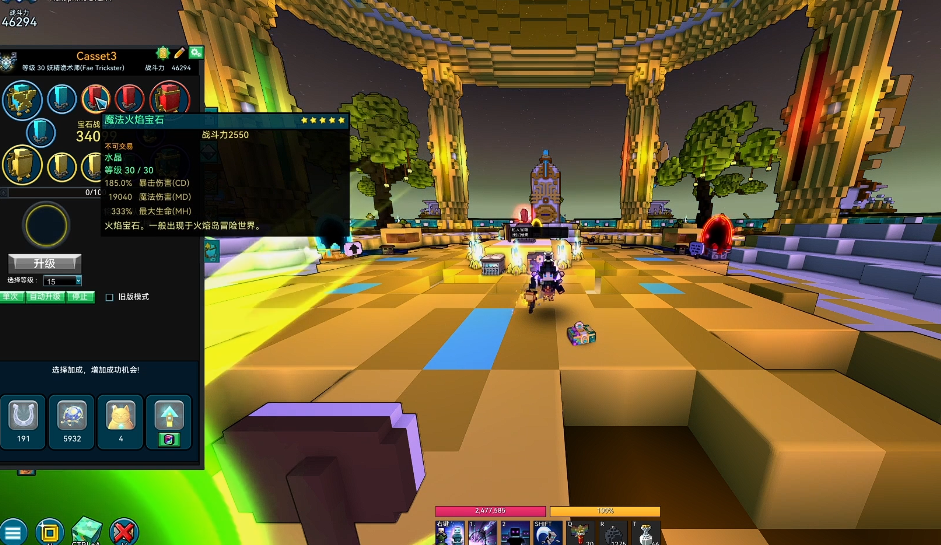
Task: Click the 单次 single-upgrade button
Action: 11,296
